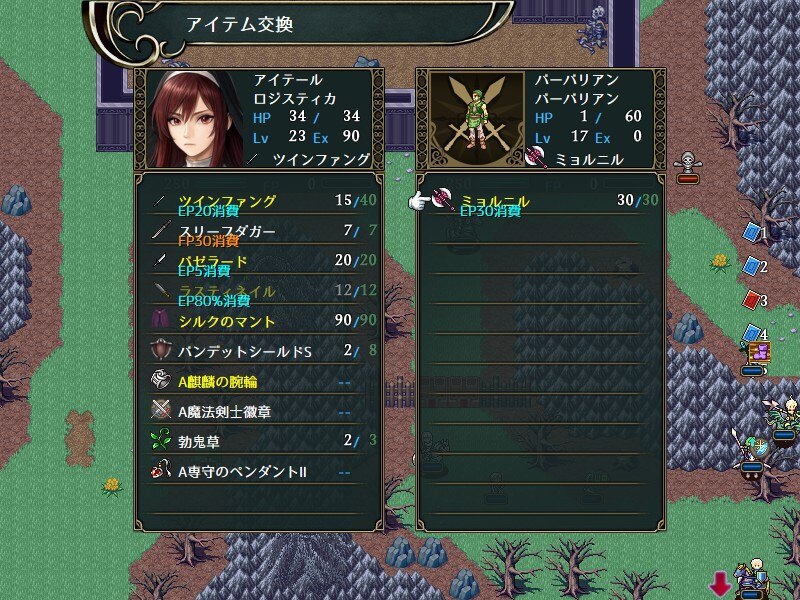
Task: Select the green herb item row
Action: click(x=257, y=441)
